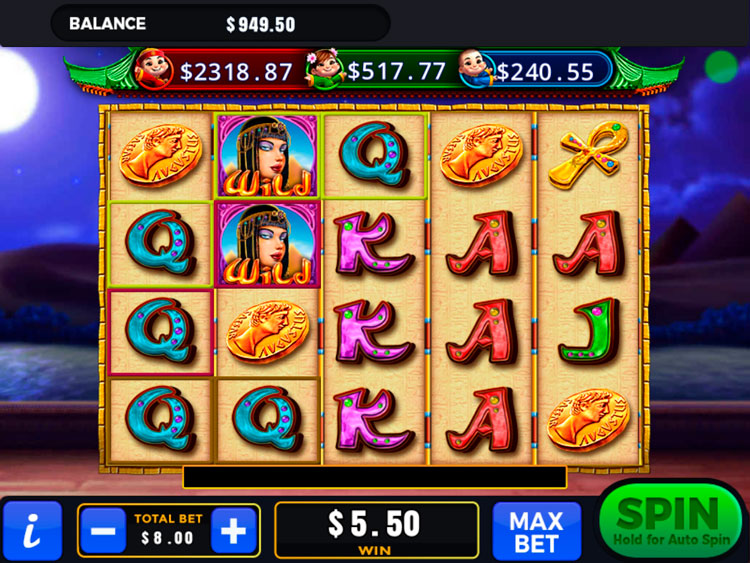Increase total bet with the plus button
This screenshot has width=750, height=563.
pyautogui.click(x=233, y=531)
